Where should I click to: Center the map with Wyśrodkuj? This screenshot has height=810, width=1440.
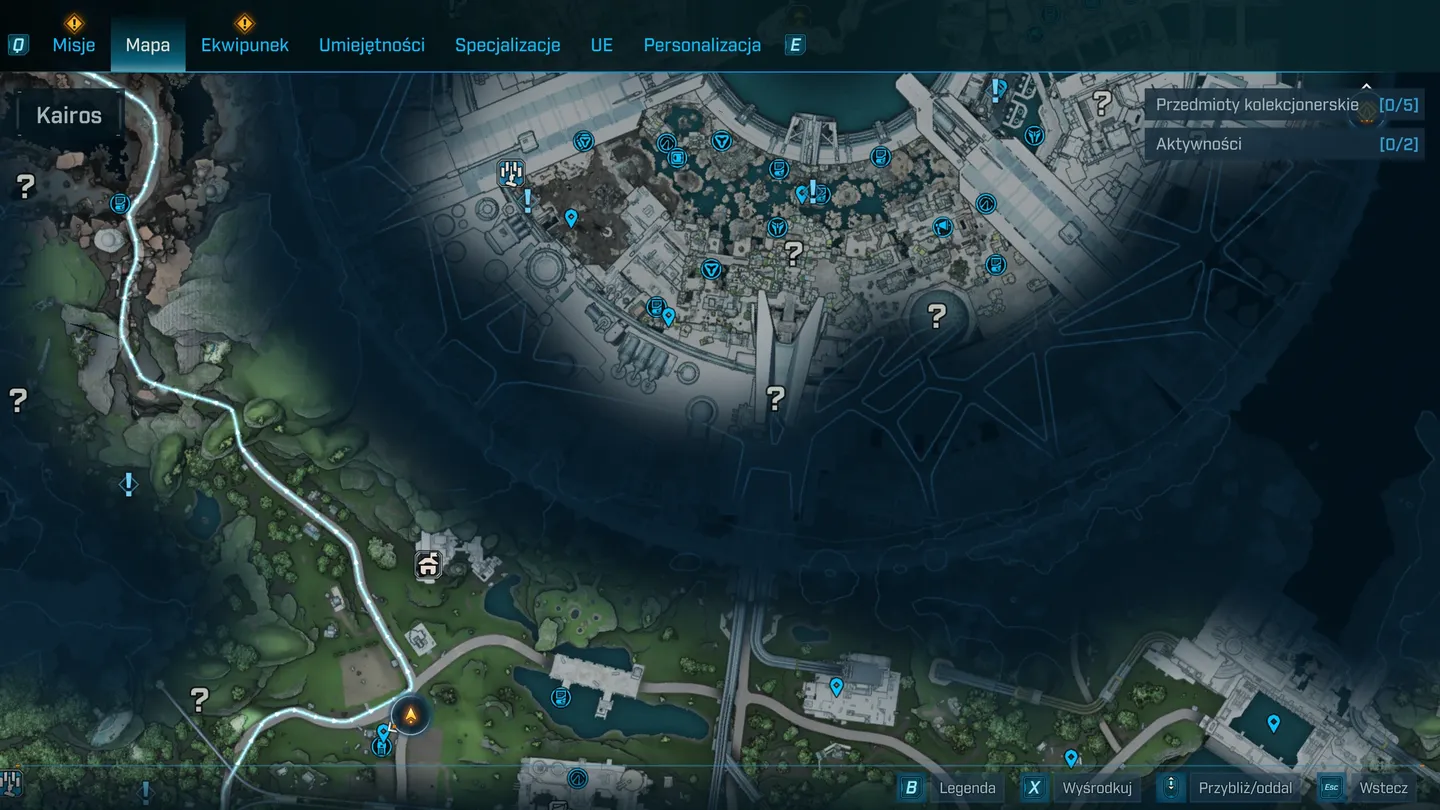point(1081,788)
